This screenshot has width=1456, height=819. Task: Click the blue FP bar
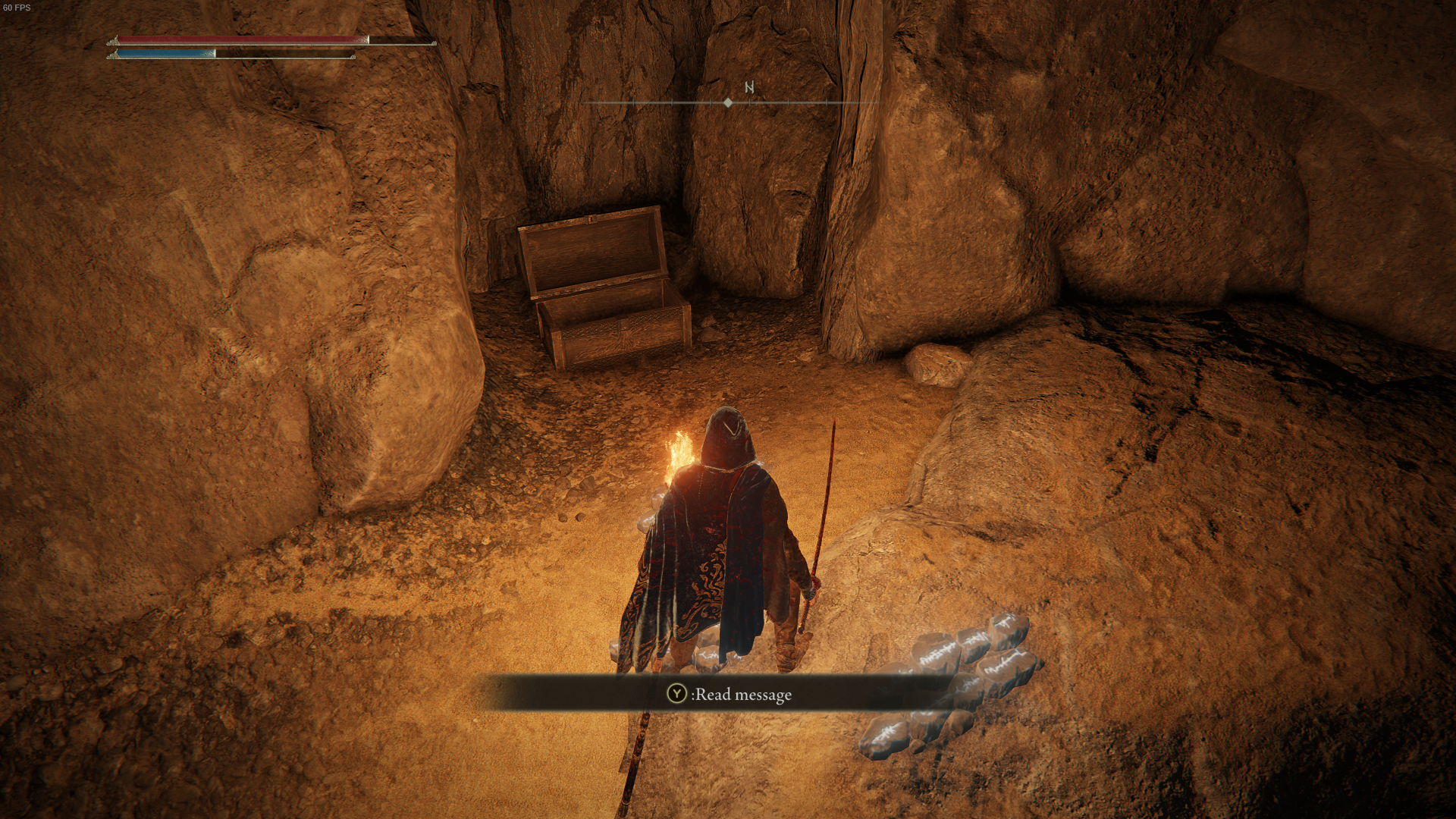point(167,54)
